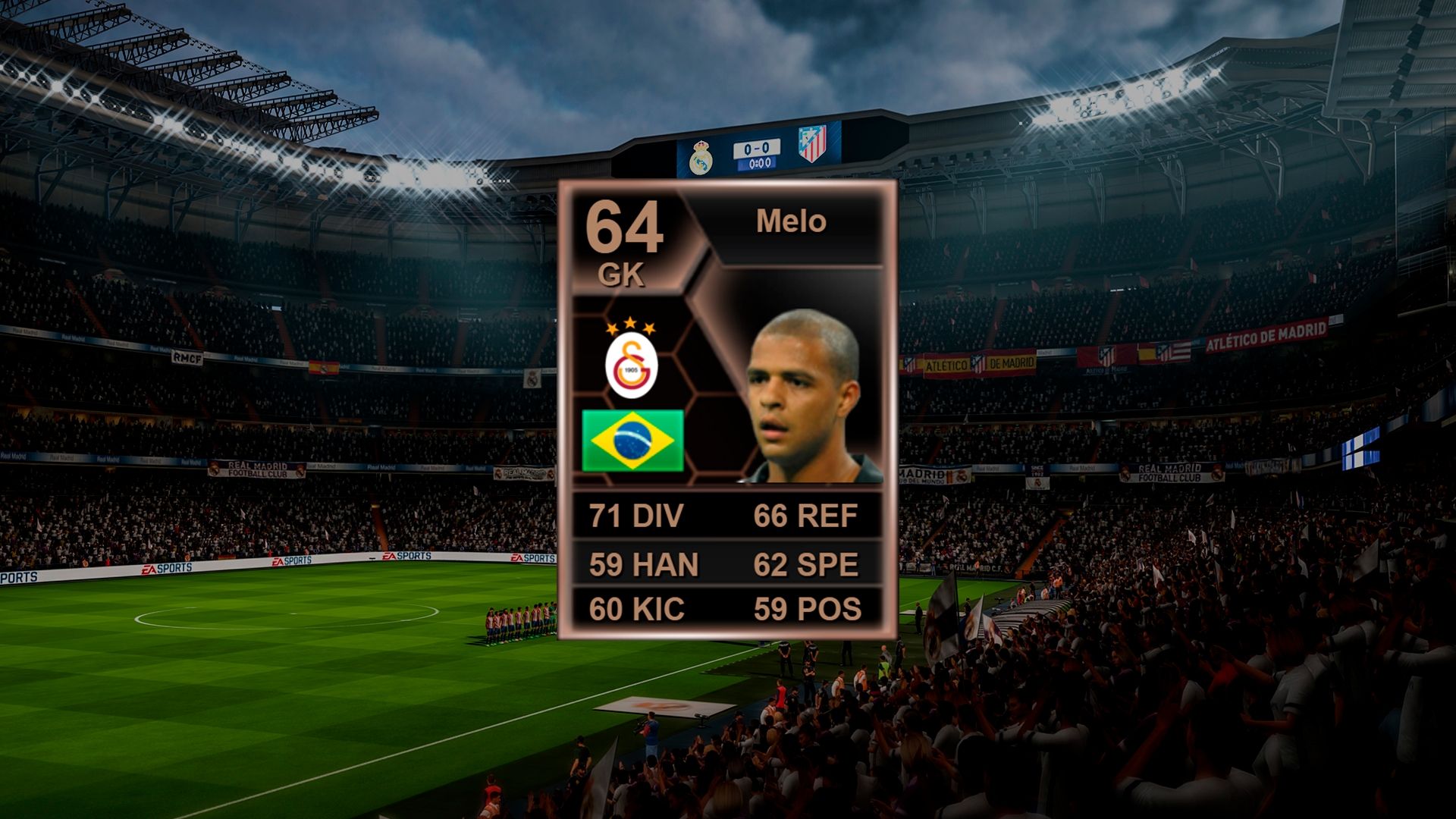
Task: Expand the 59 POS positioning stat
Action: point(805,607)
